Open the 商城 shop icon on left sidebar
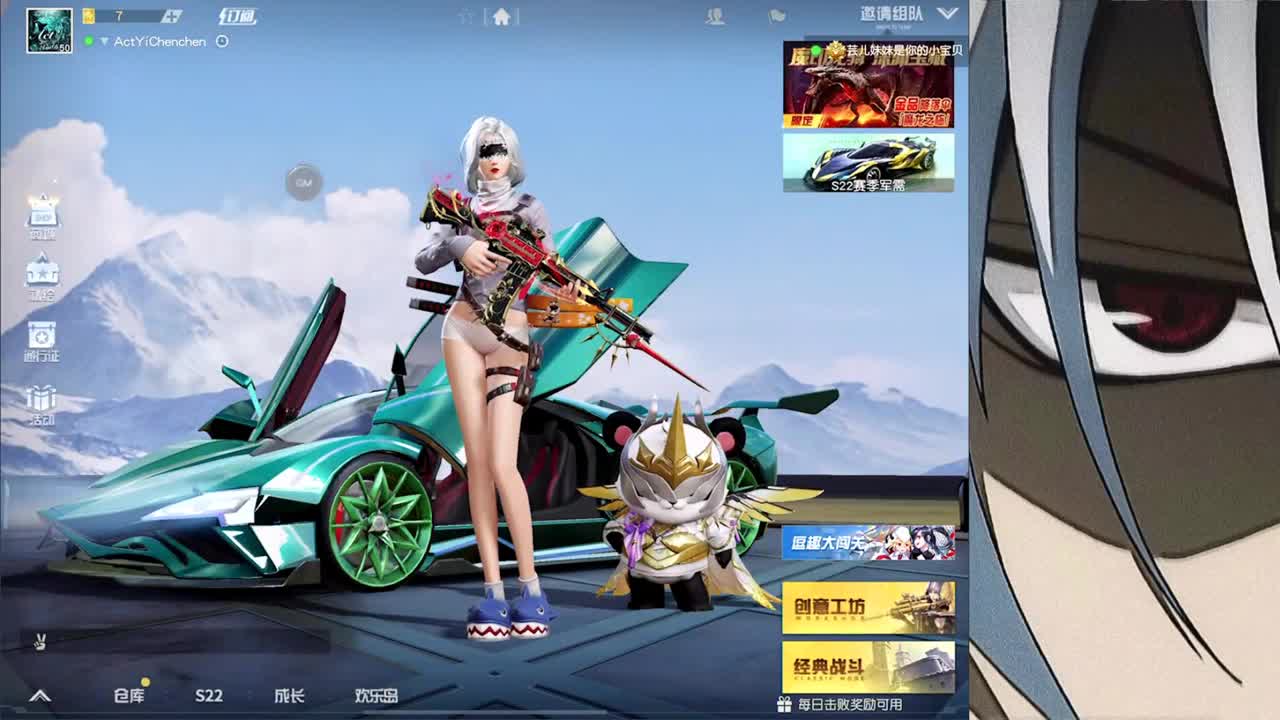 (x=42, y=218)
